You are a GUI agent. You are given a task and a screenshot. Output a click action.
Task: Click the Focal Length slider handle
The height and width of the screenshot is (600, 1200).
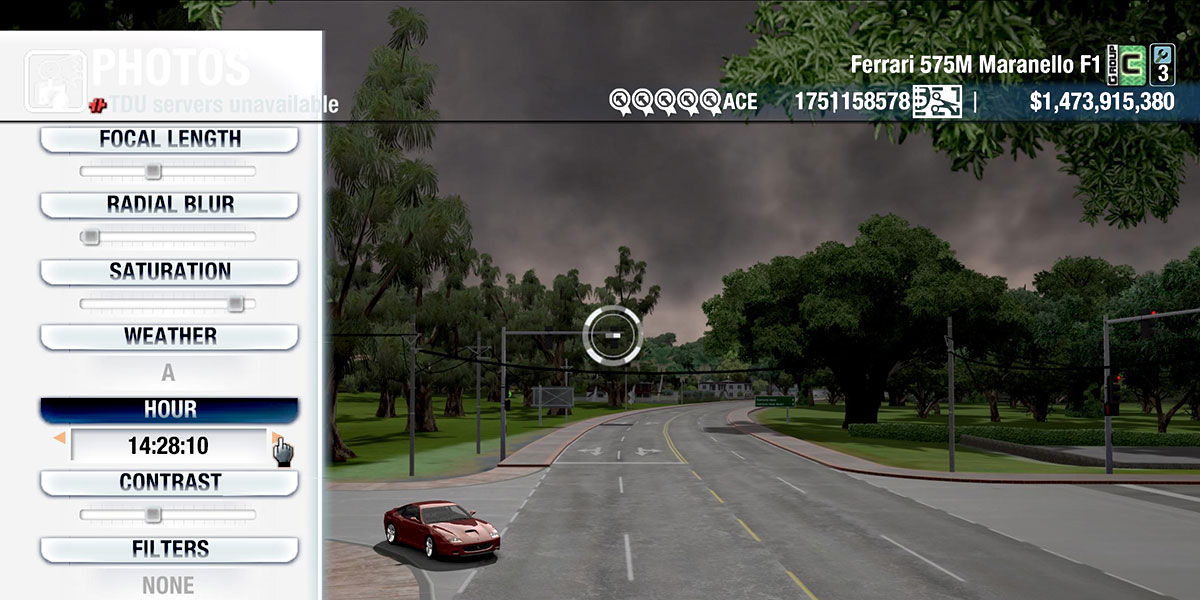(x=152, y=171)
